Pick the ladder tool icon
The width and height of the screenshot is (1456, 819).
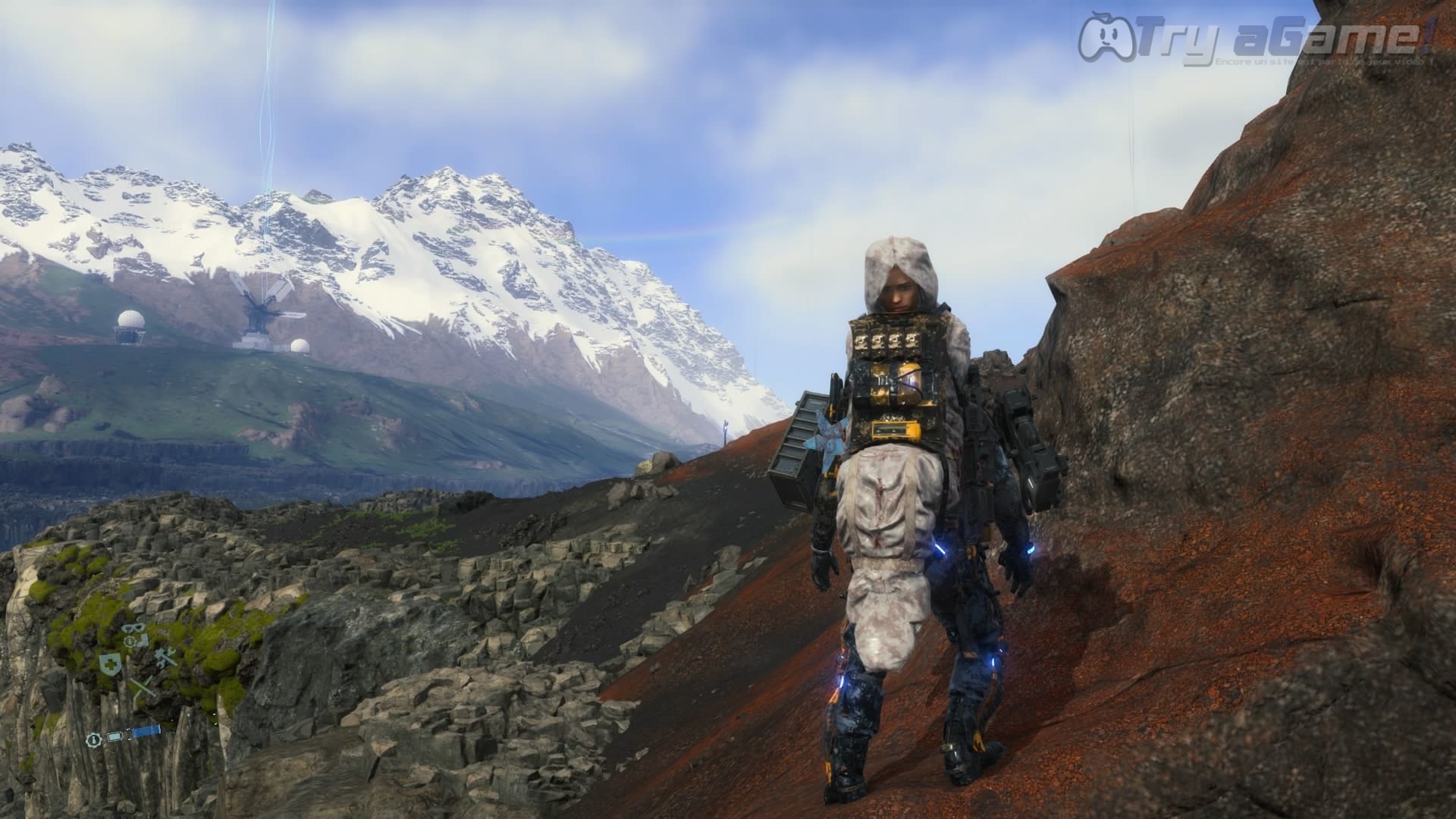(x=142, y=689)
